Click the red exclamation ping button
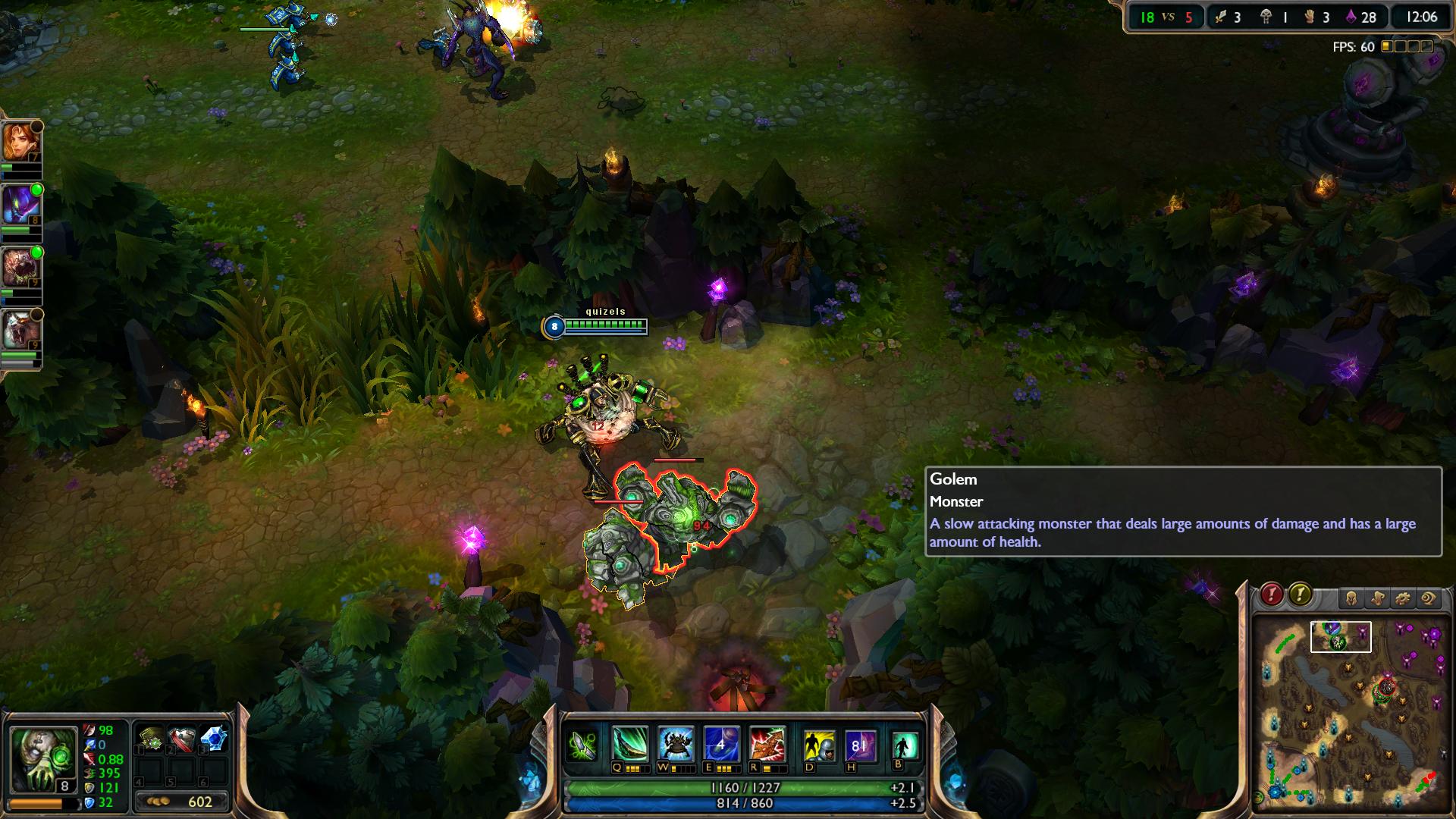The image size is (1456, 819). tap(1272, 595)
